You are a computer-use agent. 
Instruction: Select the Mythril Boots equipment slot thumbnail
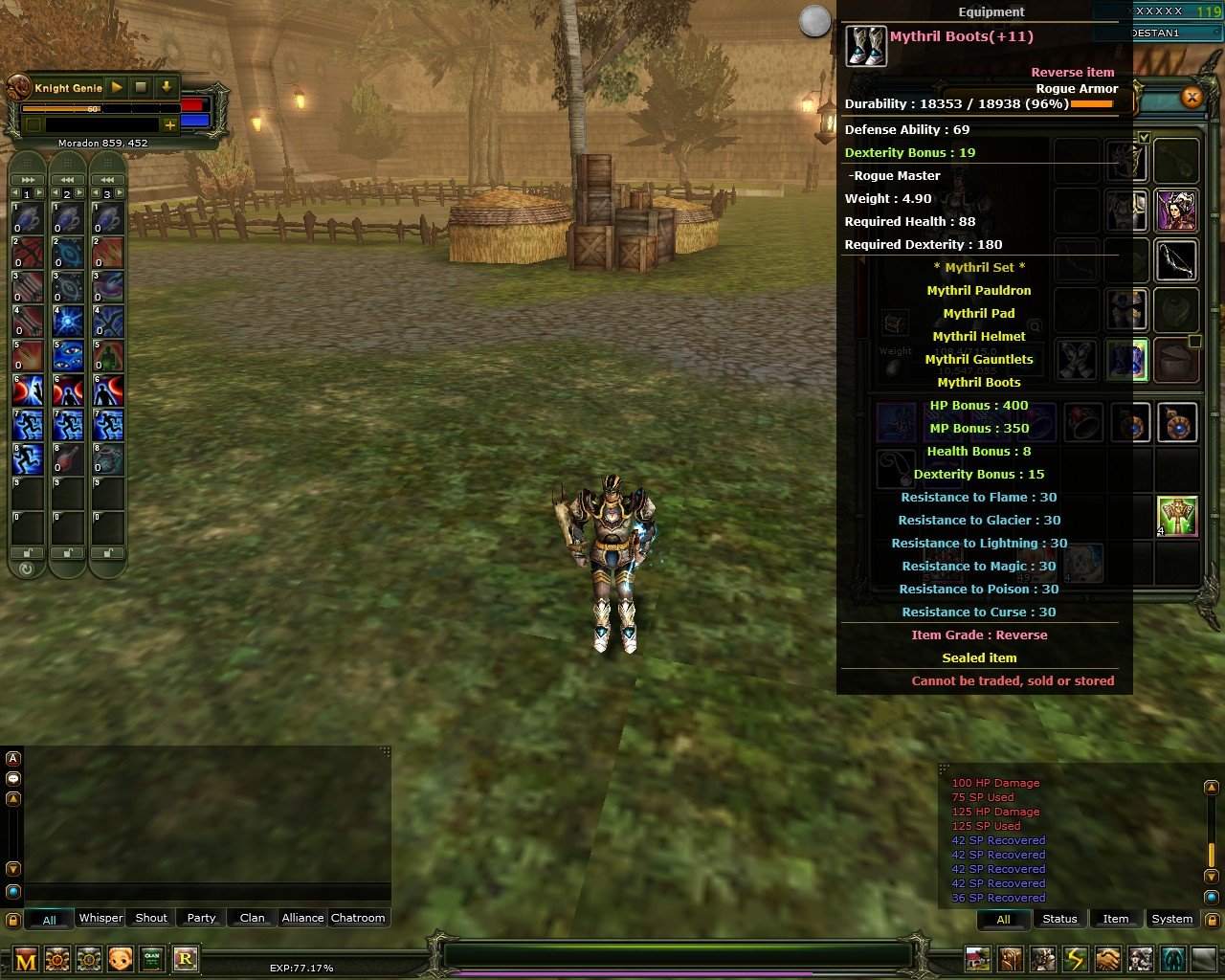pyautogui.click(x=1126, y=359)
